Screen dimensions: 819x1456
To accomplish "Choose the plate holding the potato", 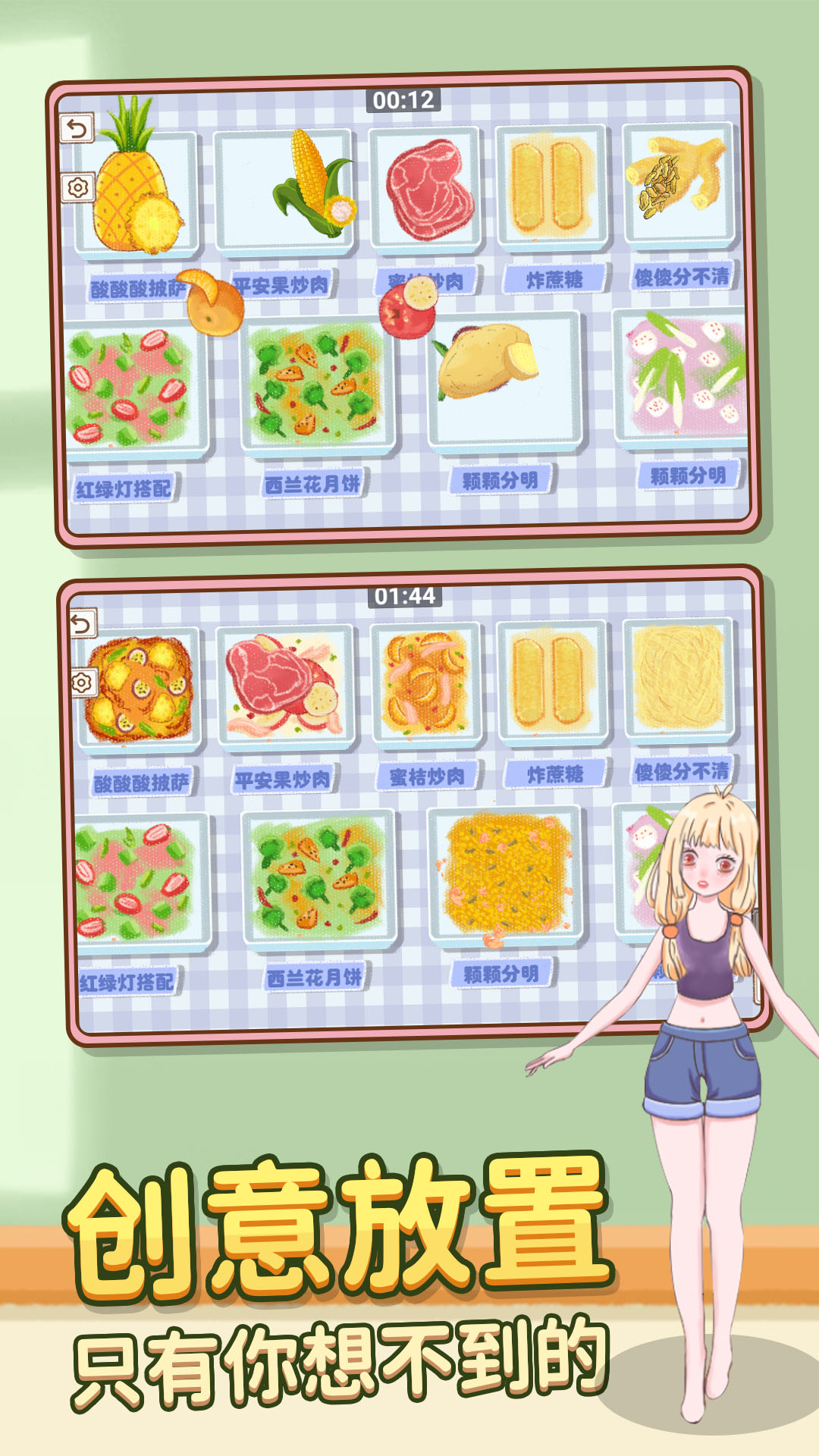I will point(504,378).
